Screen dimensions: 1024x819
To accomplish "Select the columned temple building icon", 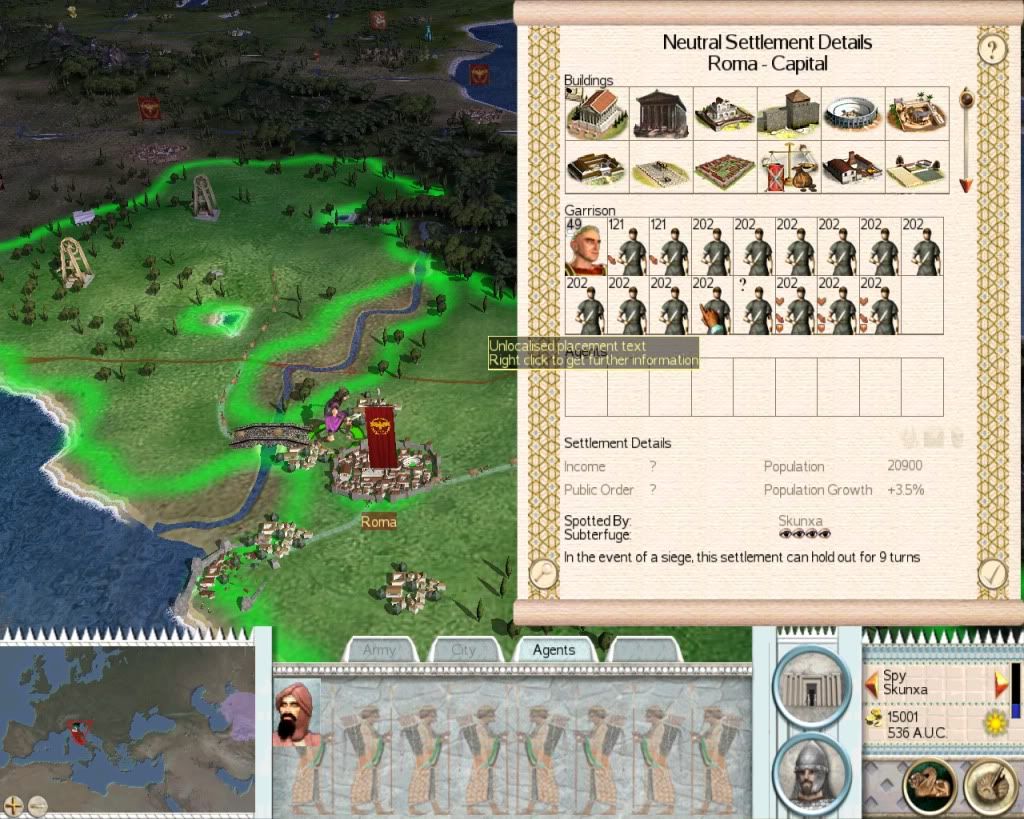I will (x=661, y=113).
